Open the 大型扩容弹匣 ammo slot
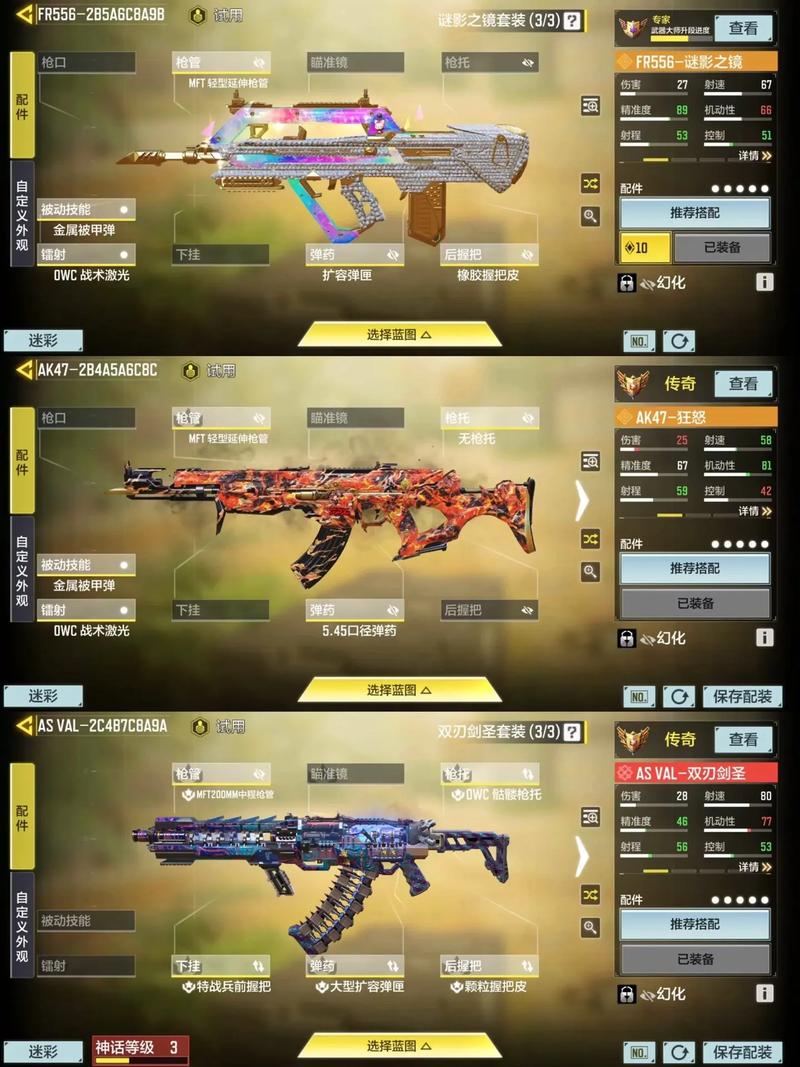The height and width of the screenshot is (1067, 800). 355,967
